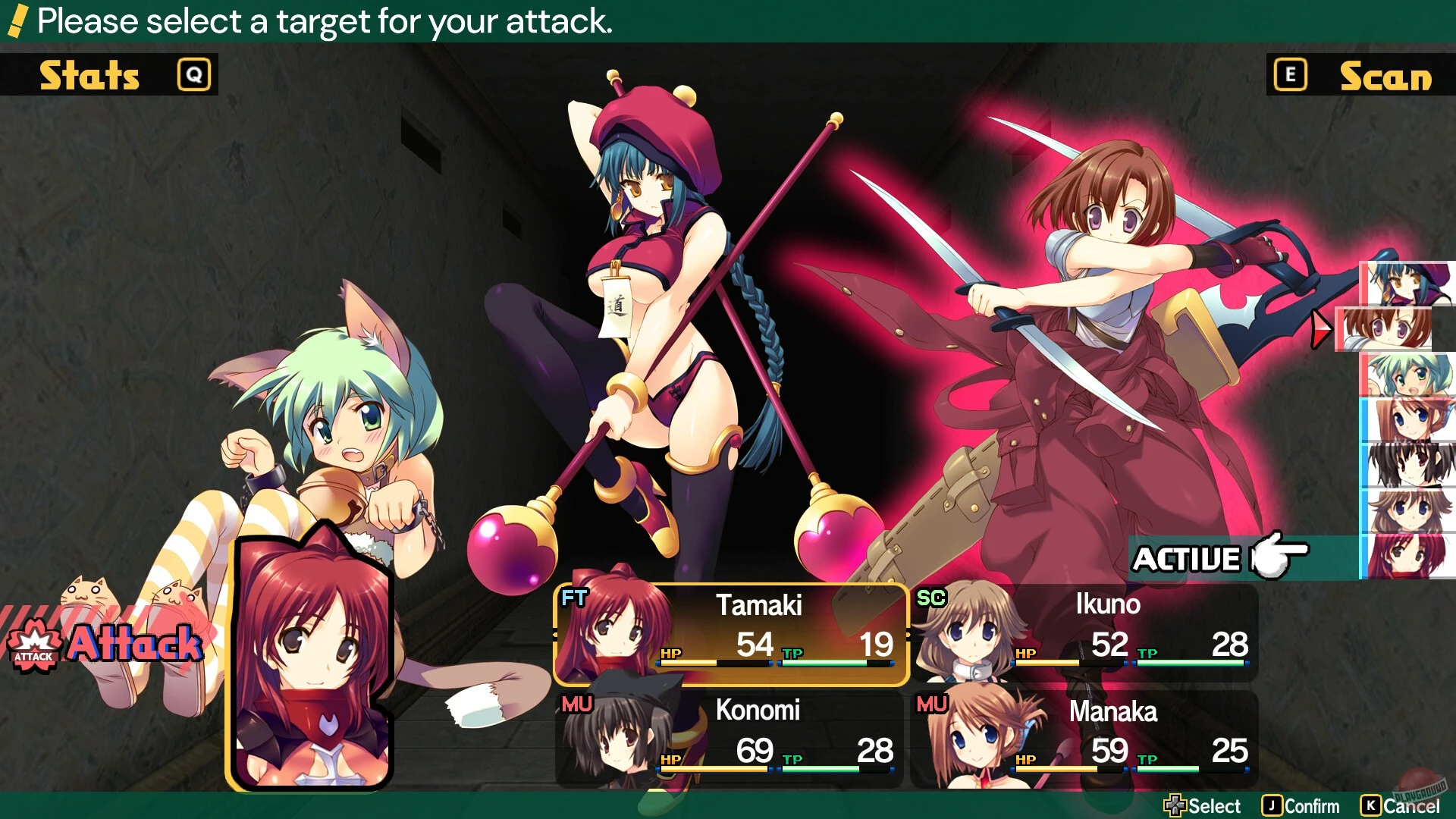Click Konomi's MU class badge

click(576, 704)
